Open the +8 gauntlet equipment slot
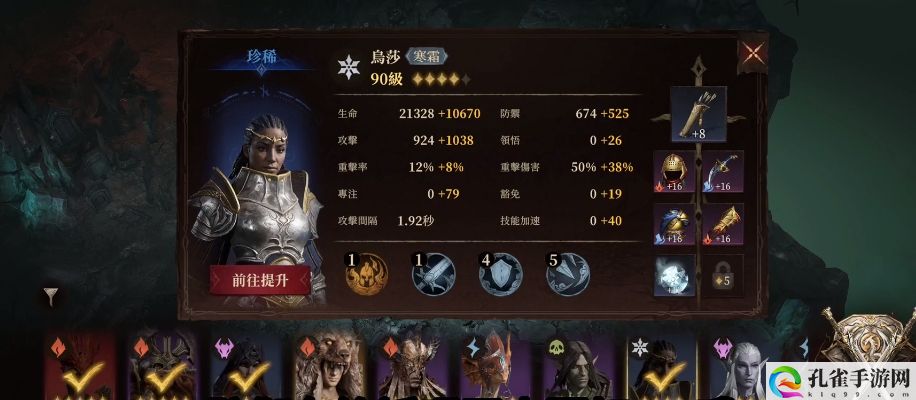Image resolution: width=916 pixels, height=400 pixels. (699, 114)
